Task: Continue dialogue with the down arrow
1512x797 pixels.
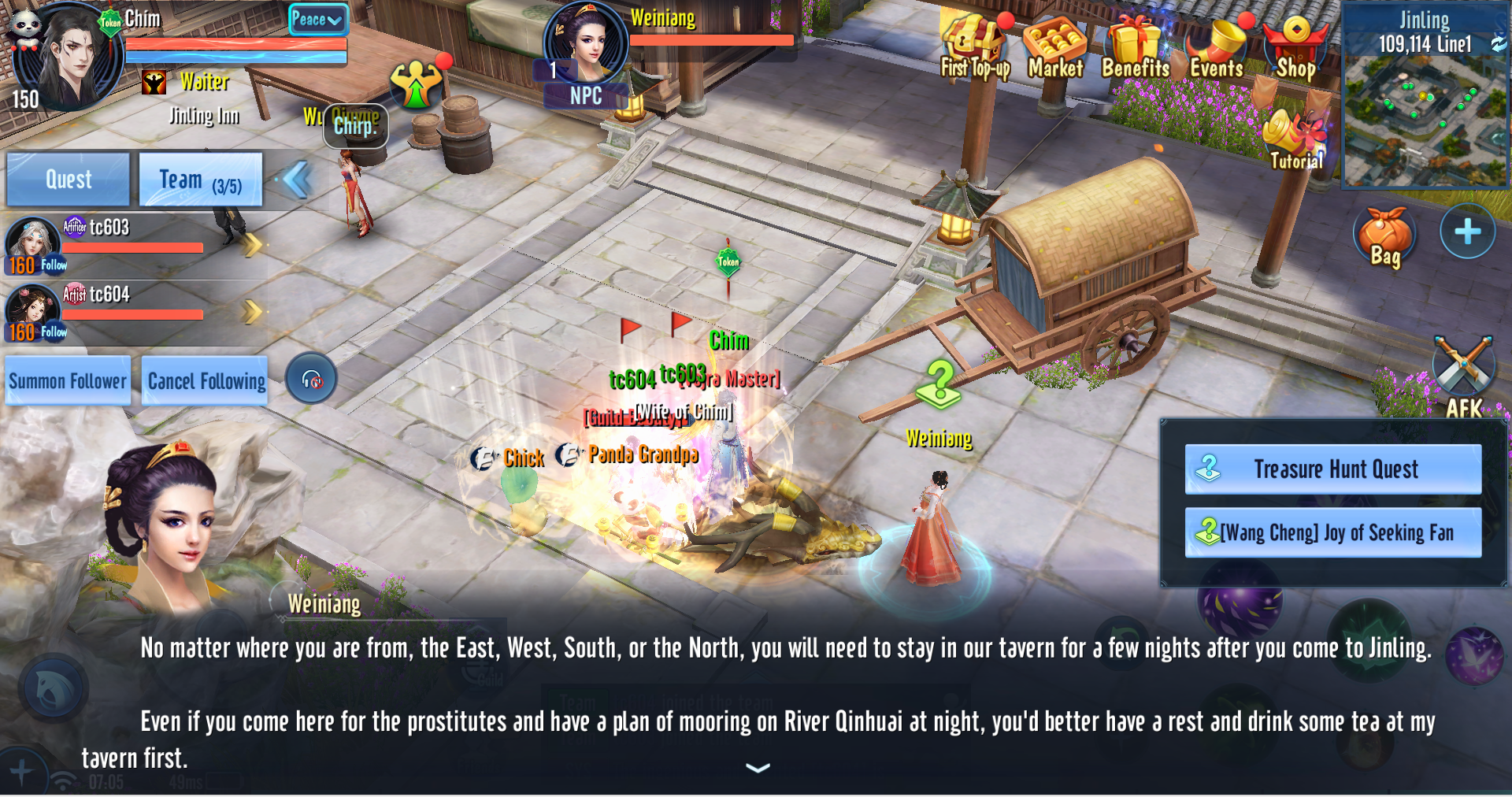Action: coord(758,768)
